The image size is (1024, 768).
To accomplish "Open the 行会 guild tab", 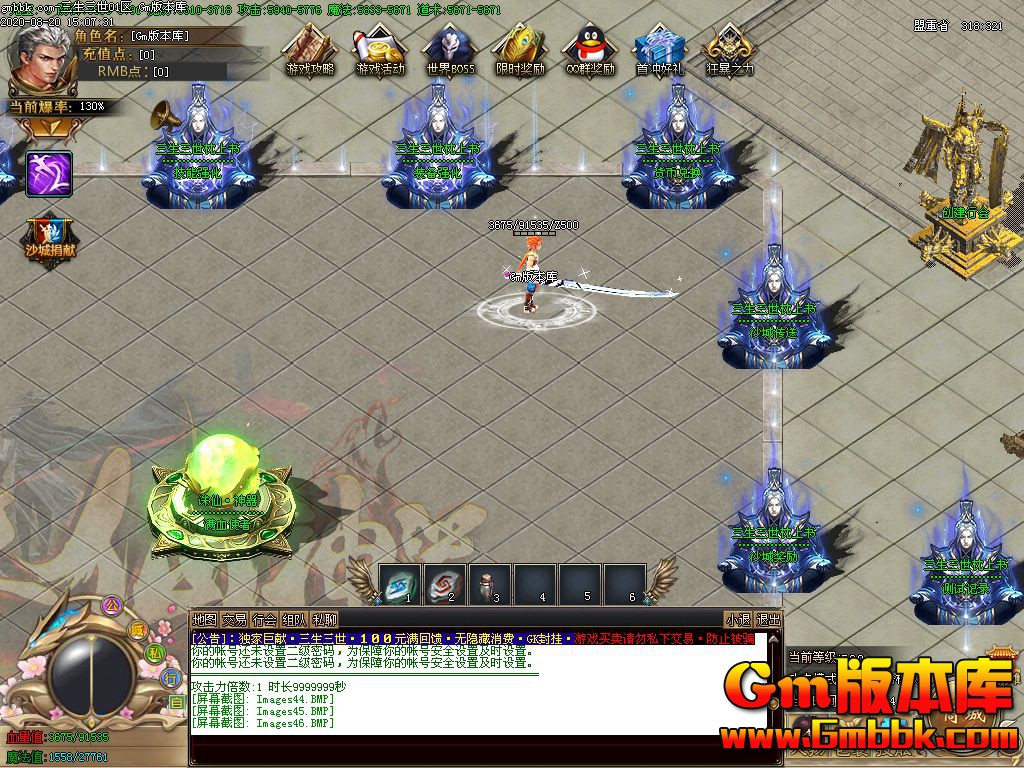I will coord(264,620).
